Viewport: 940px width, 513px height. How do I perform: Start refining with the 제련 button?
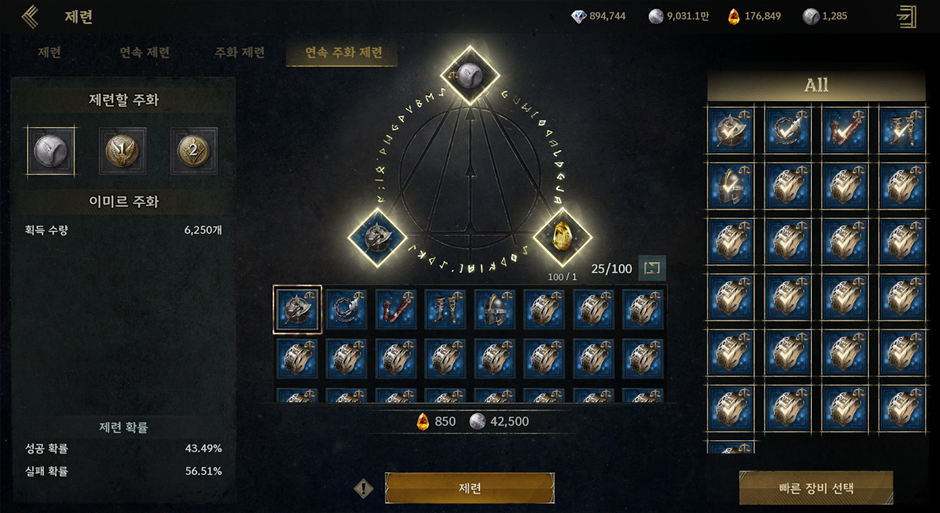469,488
